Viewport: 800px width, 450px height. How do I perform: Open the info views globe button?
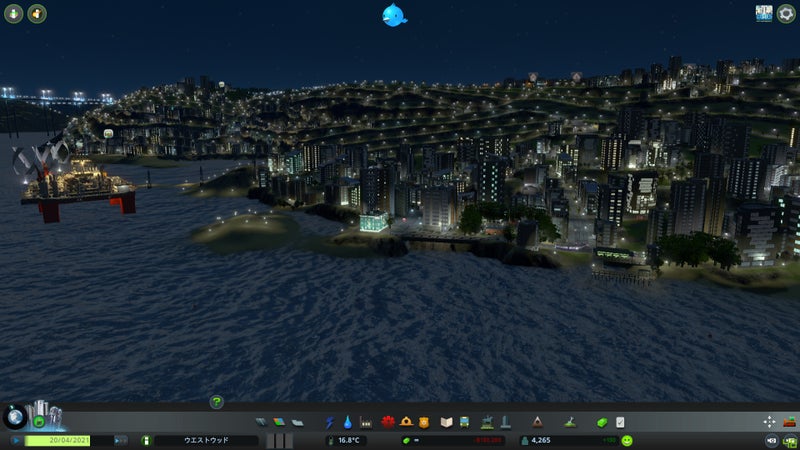[x=14, y=417]
